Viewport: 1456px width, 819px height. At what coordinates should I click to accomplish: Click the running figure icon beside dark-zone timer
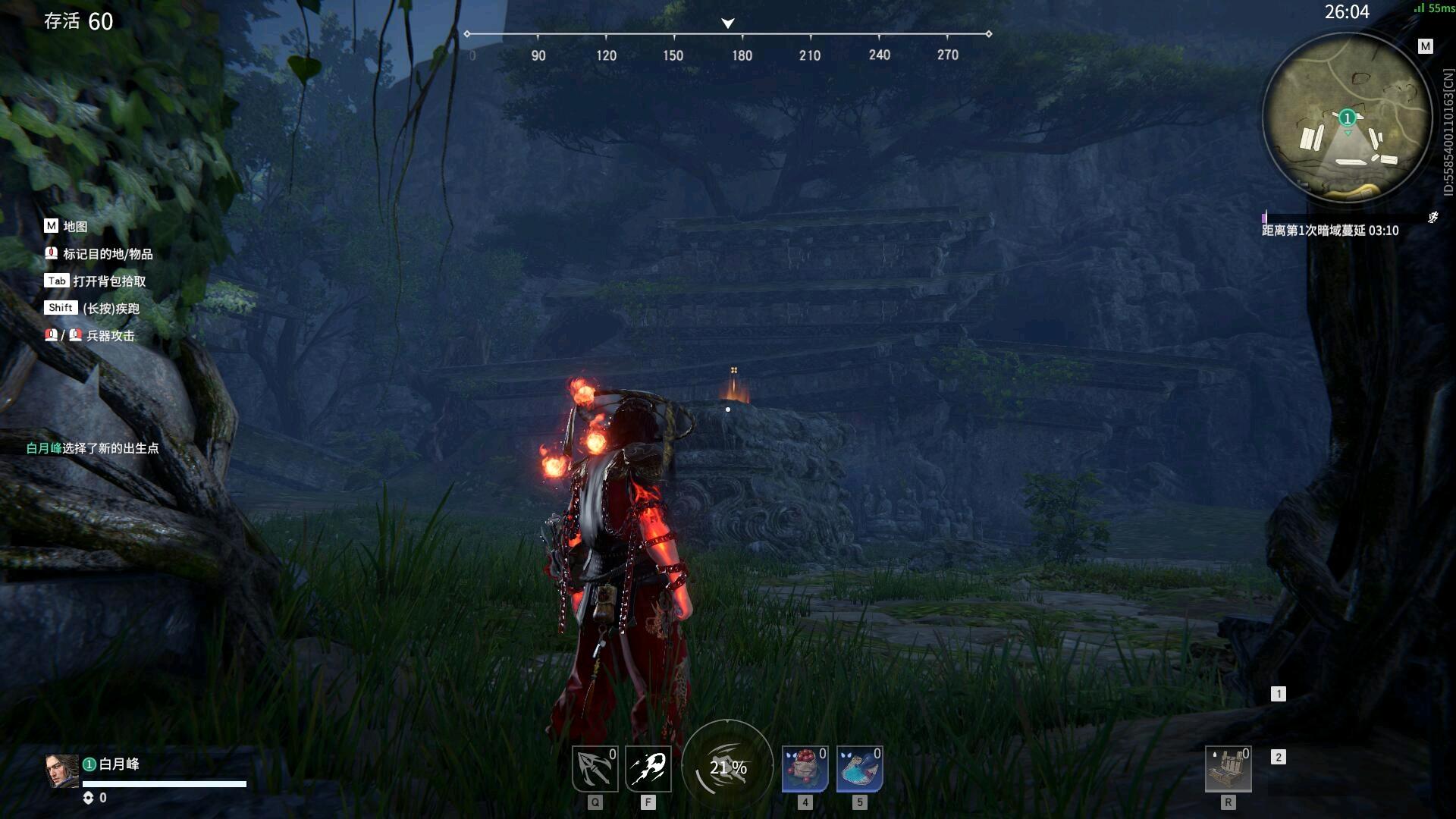tap(1432, 218)
